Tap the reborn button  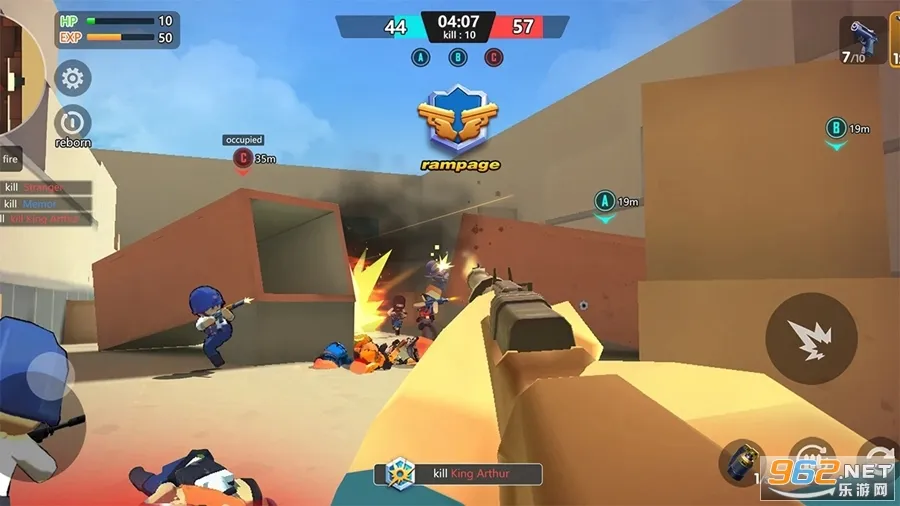(x=72, y=124)
